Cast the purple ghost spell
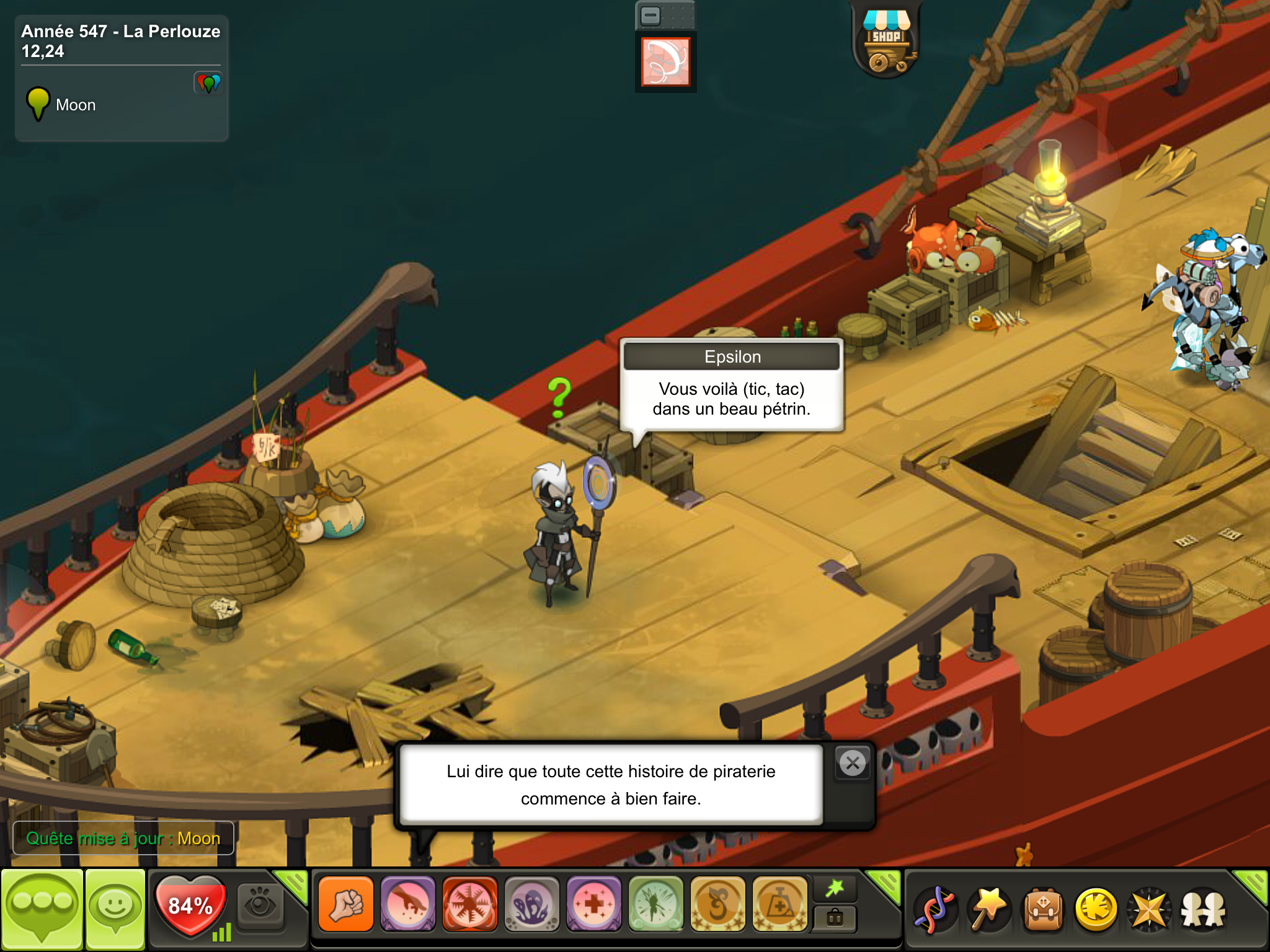Viewport: 1270px width, 952px height. pos(532,905)
